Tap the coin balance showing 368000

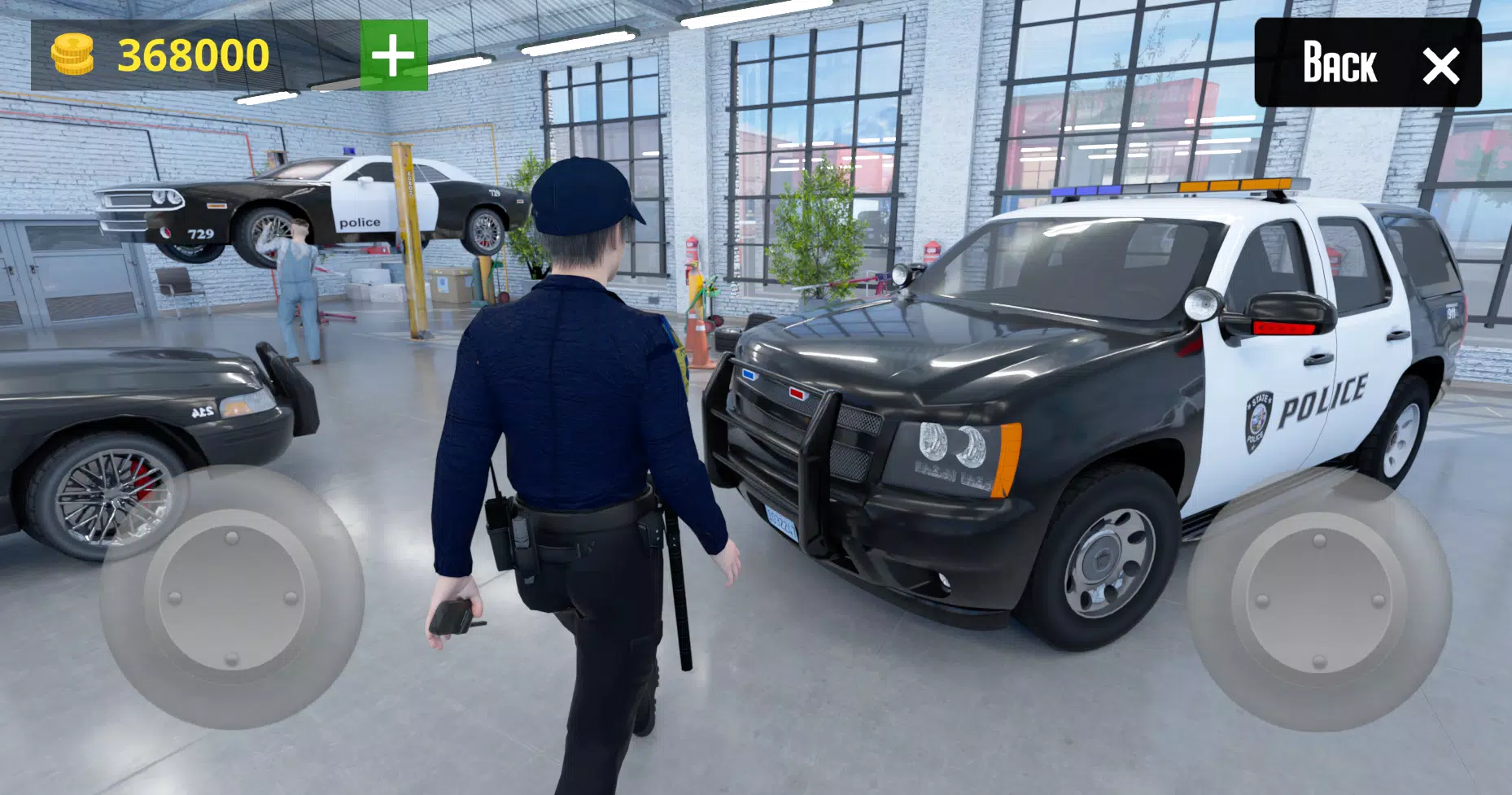point(193,51)
